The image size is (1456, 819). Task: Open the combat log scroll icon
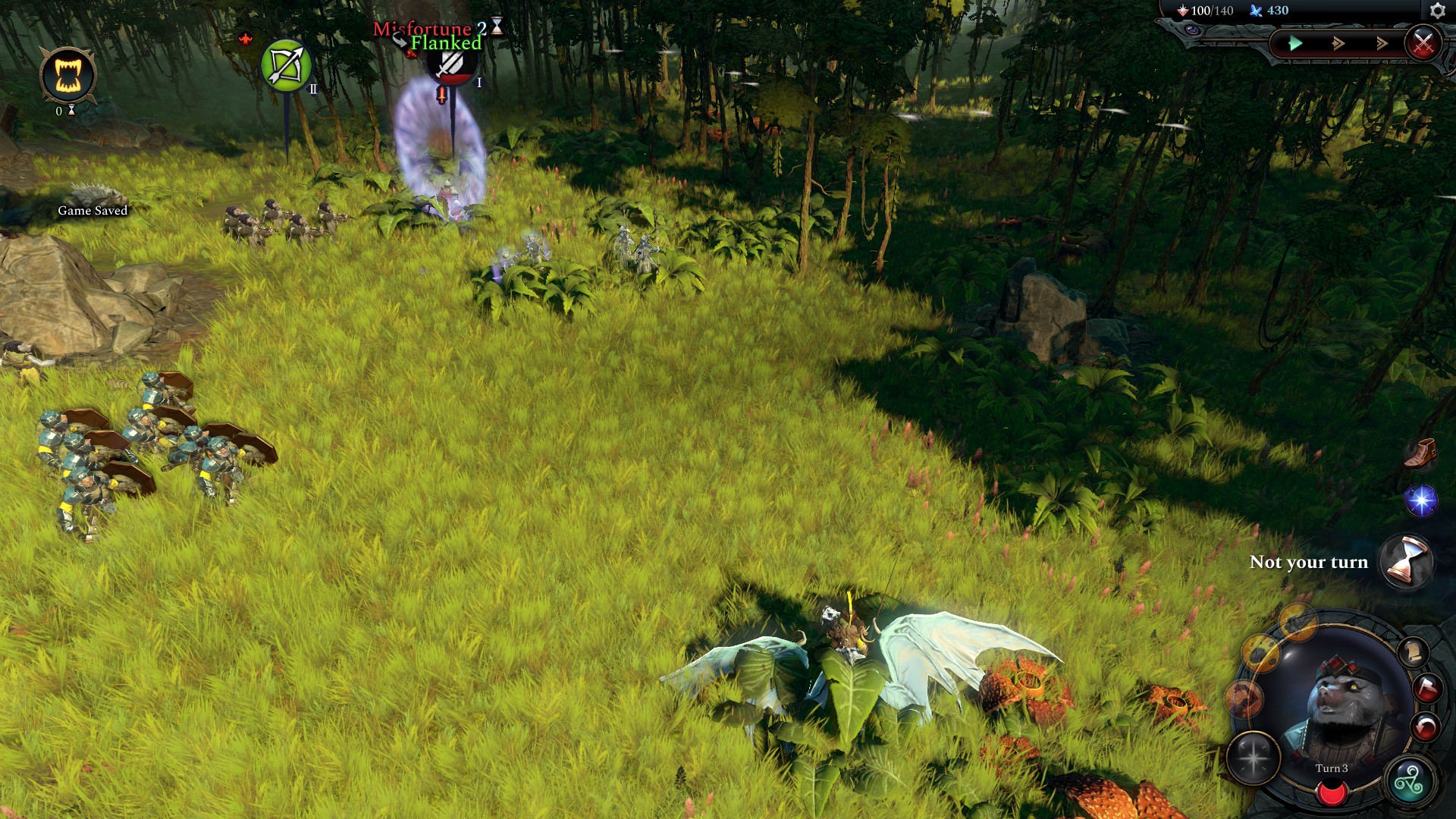(x=1415, y=652)
